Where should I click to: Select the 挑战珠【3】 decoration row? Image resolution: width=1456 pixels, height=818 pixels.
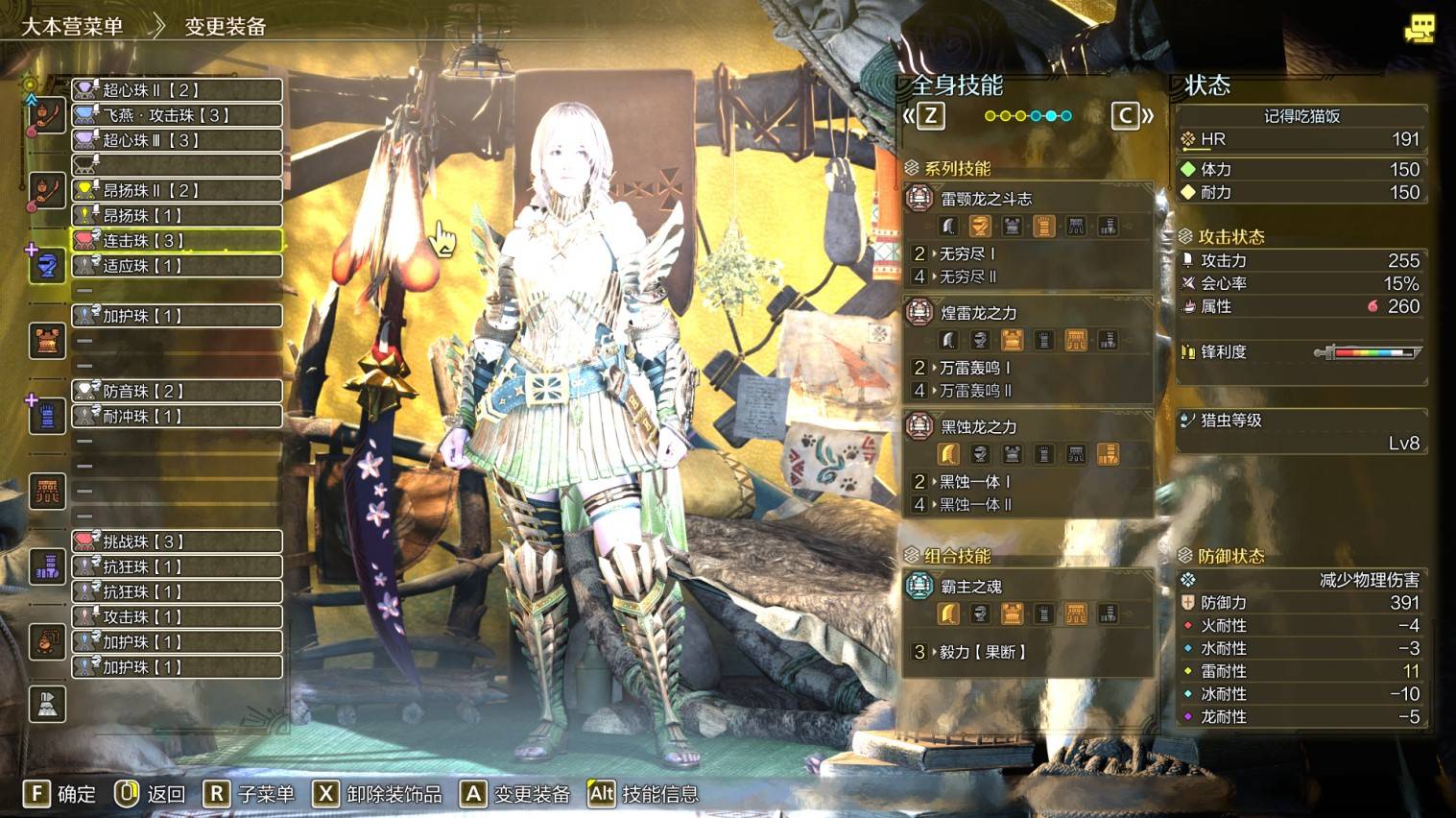coord(178,541)
